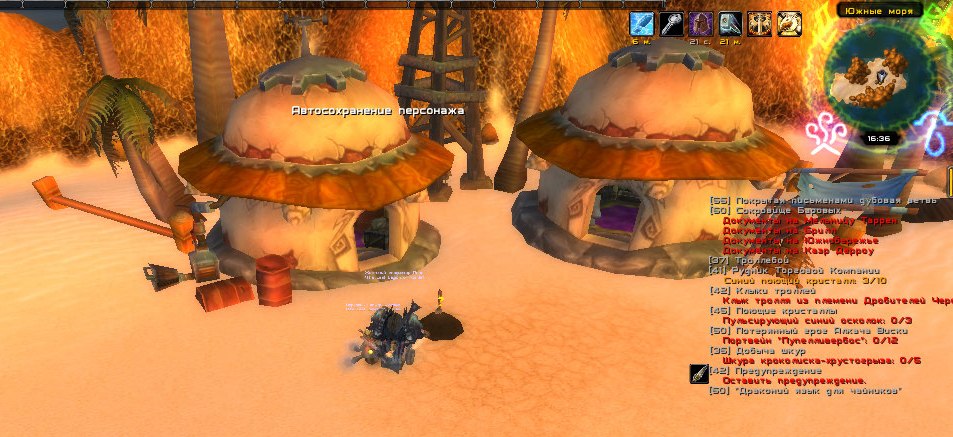
Task: Open quest "Драконий язык для чайников"
Action: pyautogui.click(x=806, y=391)
